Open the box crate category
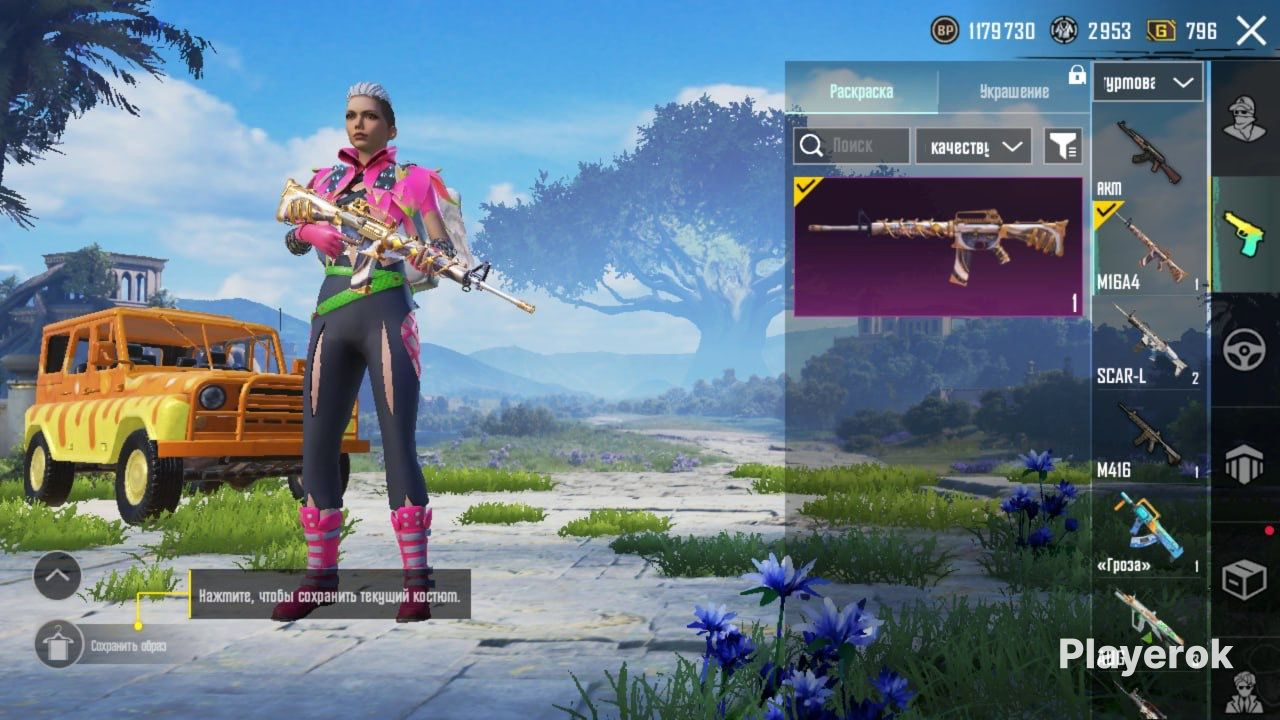The image size is (1280, 720). [x=1244, y=580]
